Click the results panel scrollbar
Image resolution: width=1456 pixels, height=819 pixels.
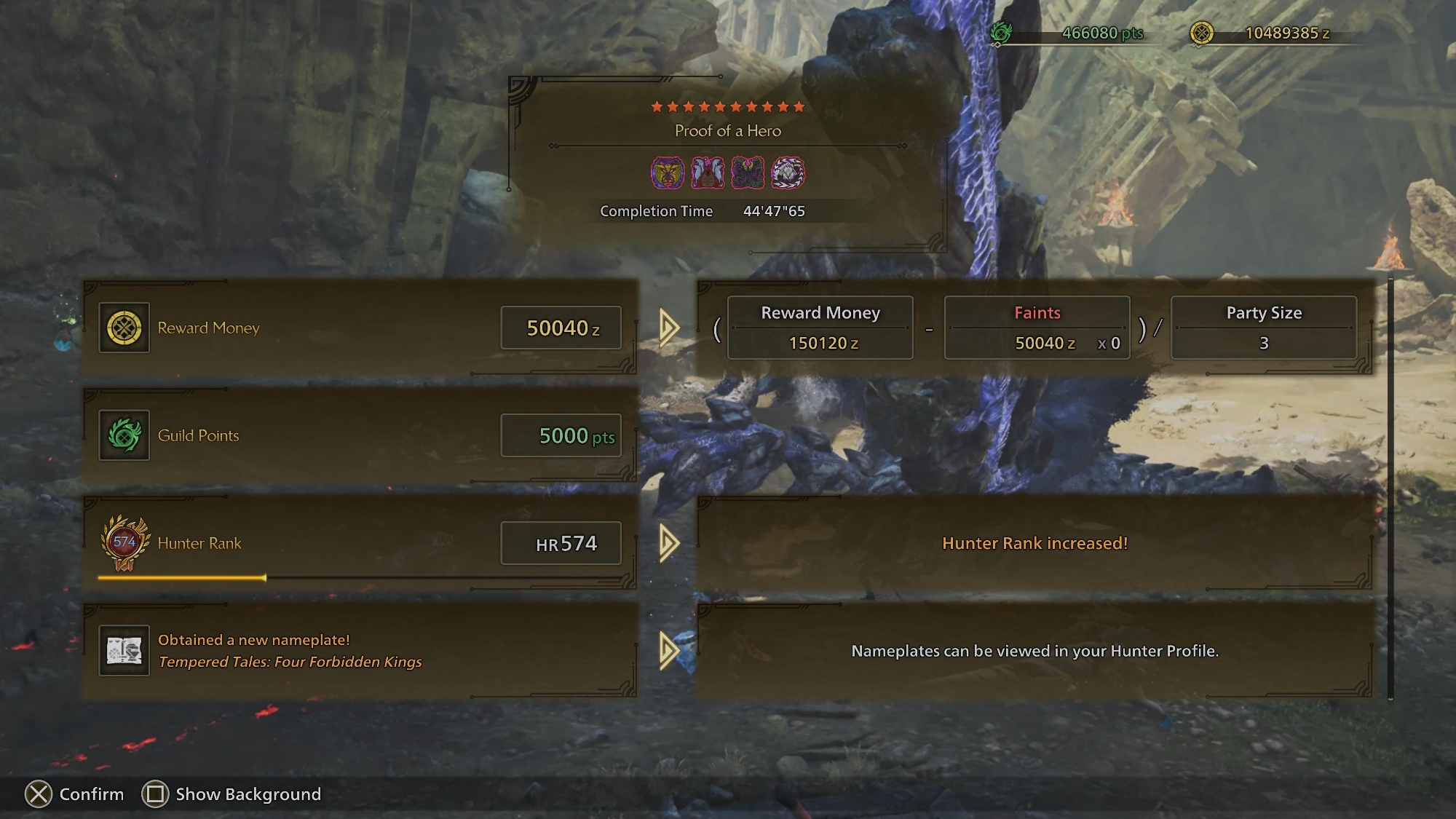pos(1390,488)
